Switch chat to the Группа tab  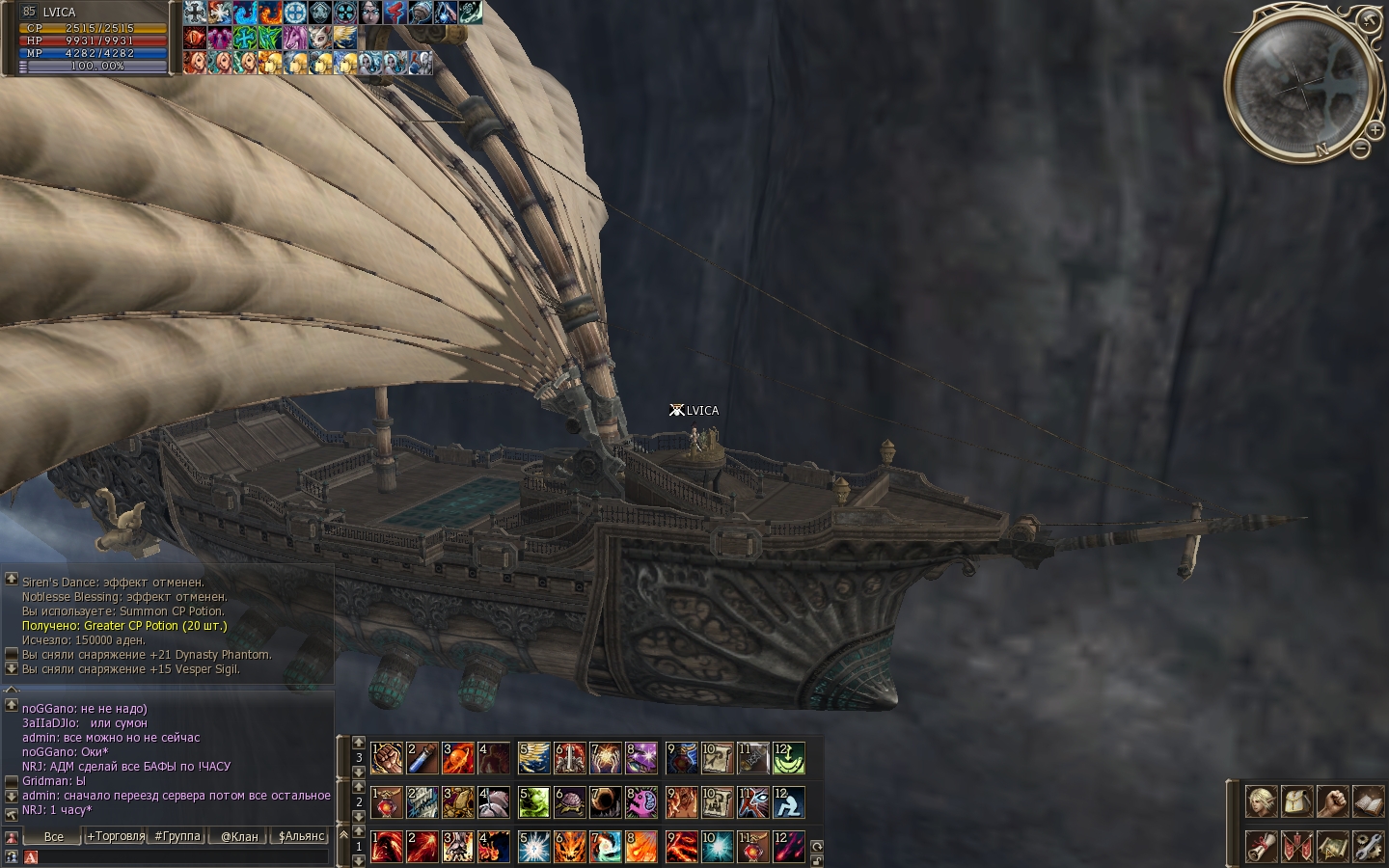point(177,836)
